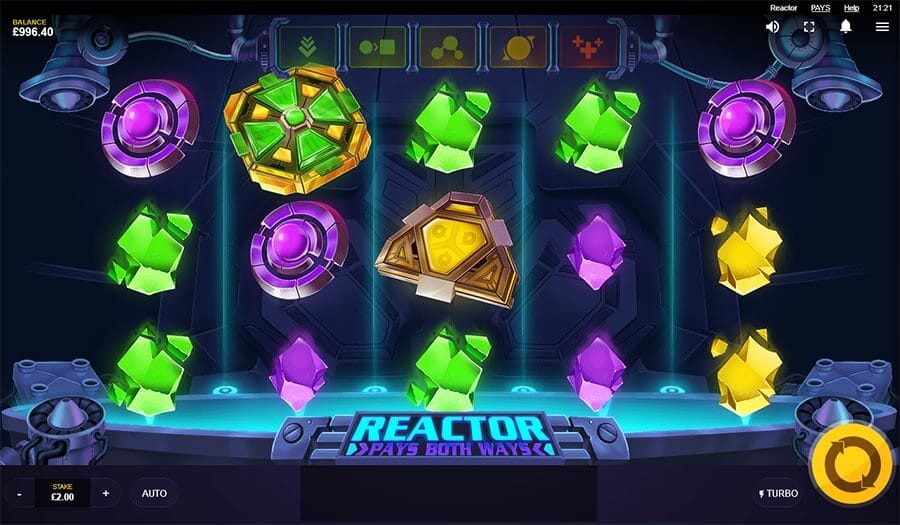Mute the game sound

[x=773, y=27]
